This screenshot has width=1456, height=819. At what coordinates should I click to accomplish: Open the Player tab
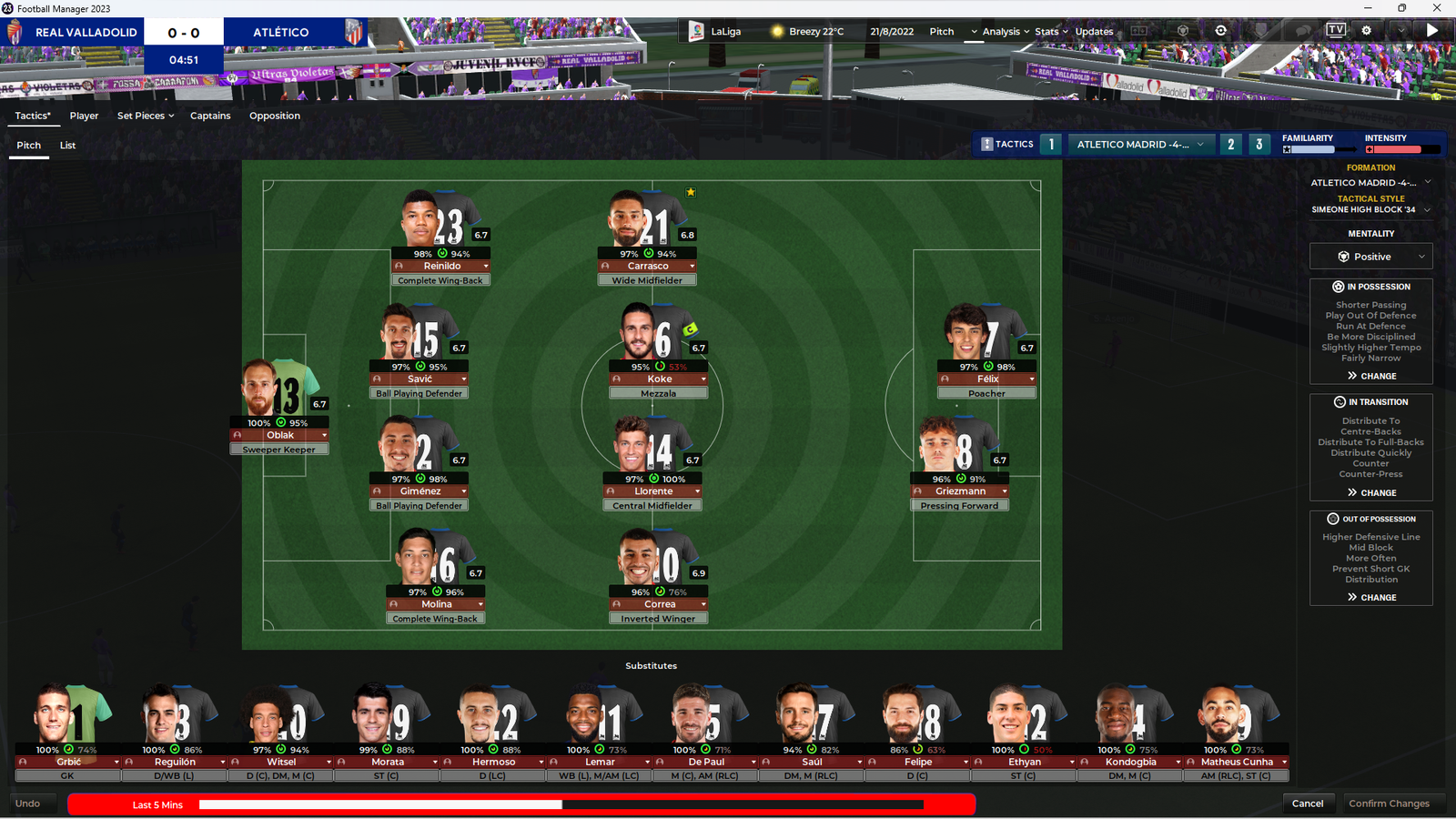pos(84,116)
